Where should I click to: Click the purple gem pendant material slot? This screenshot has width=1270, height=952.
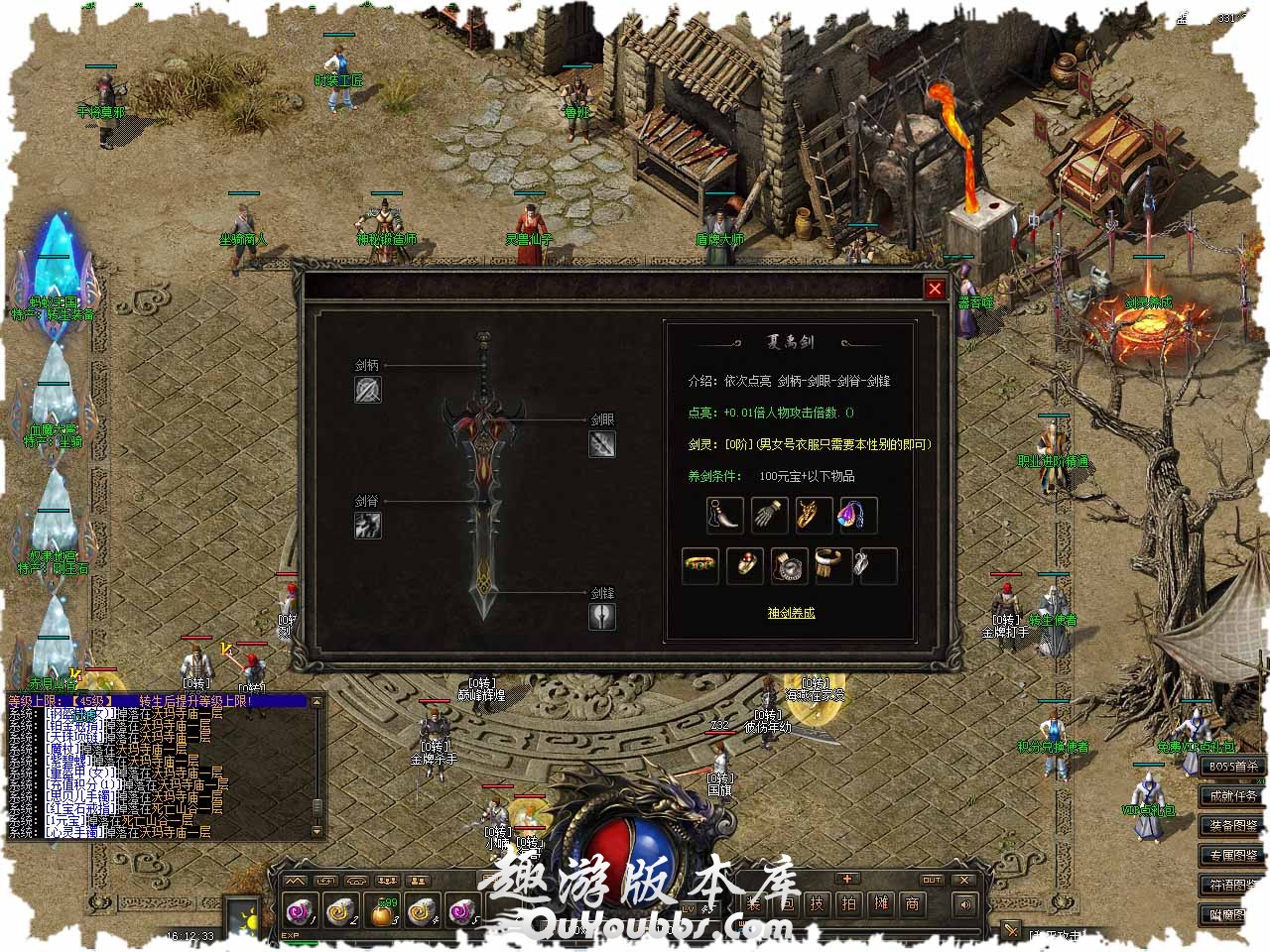(858, 516)
